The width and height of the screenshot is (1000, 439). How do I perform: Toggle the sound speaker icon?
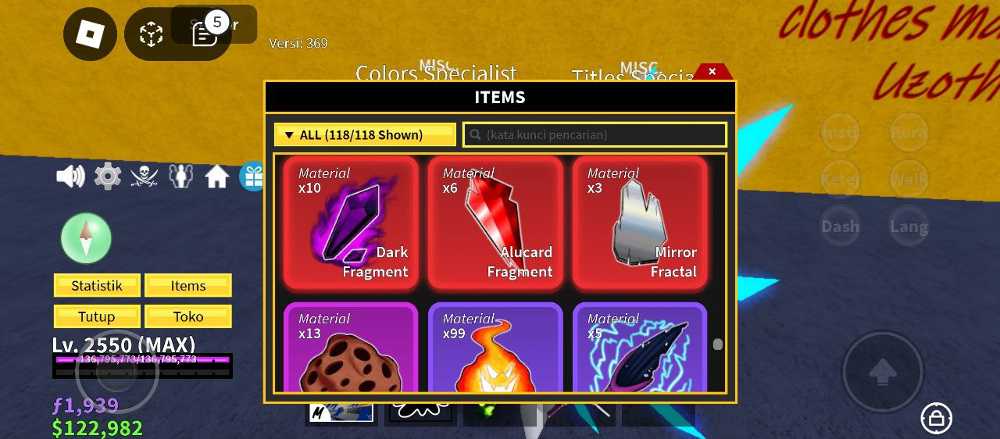click(x=70, y=177)
